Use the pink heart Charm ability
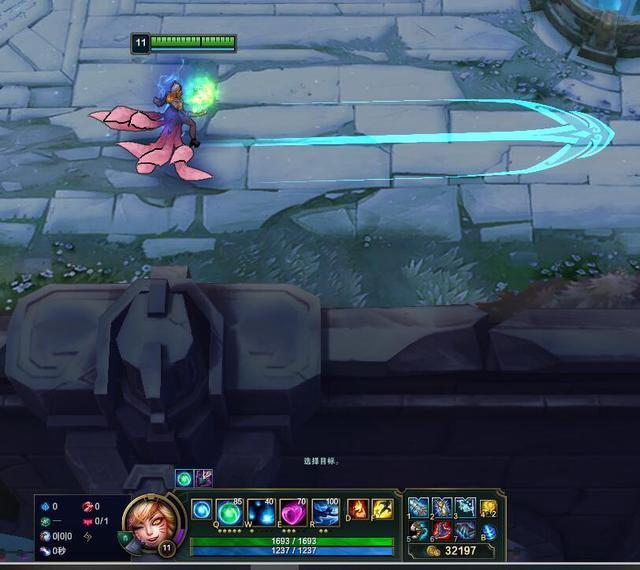 pyautogui.click(x=293, y=511)
